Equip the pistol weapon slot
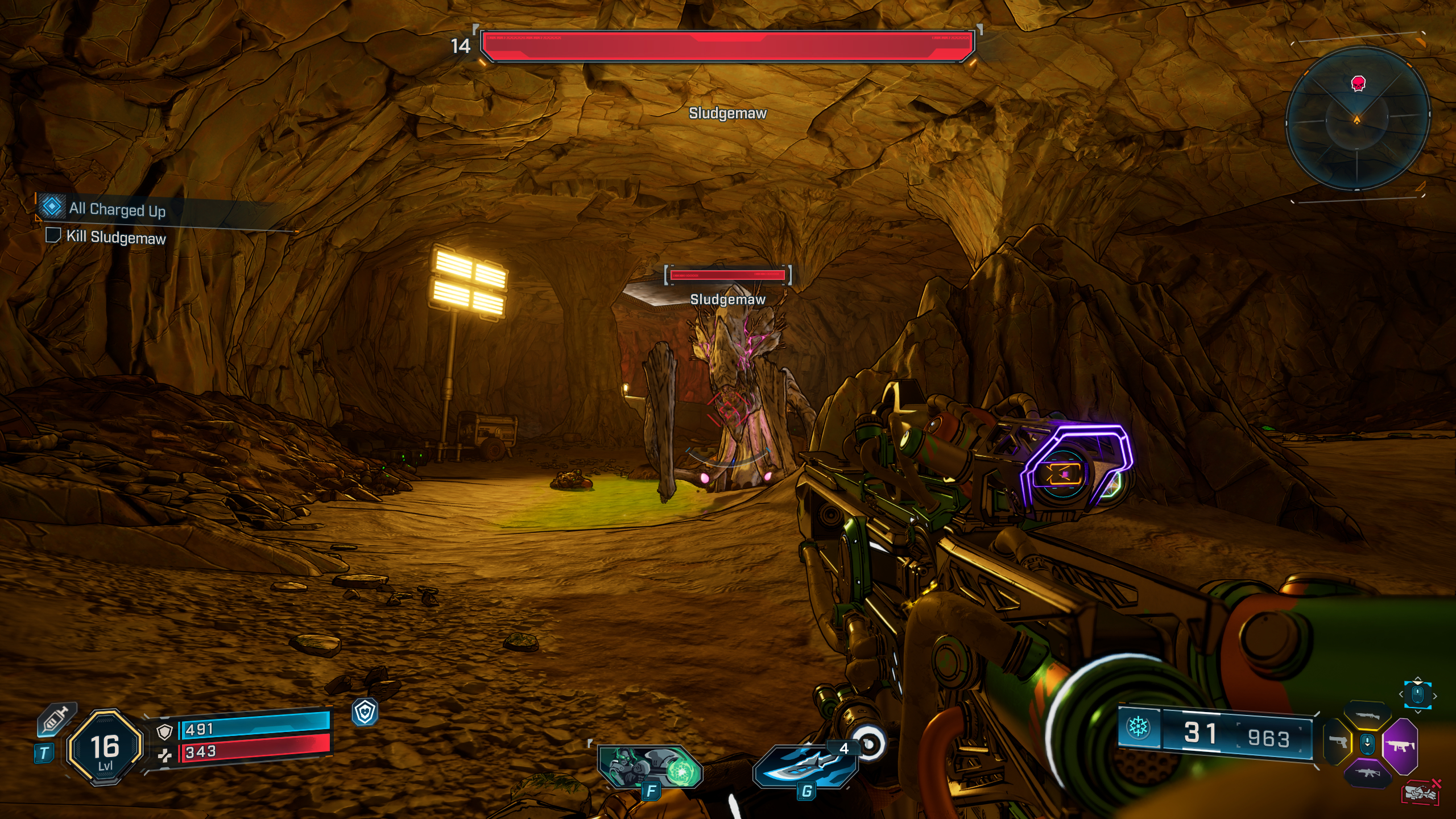Image resolution: width=1456 pixels, height=819 pixels. click(1337, 742)
